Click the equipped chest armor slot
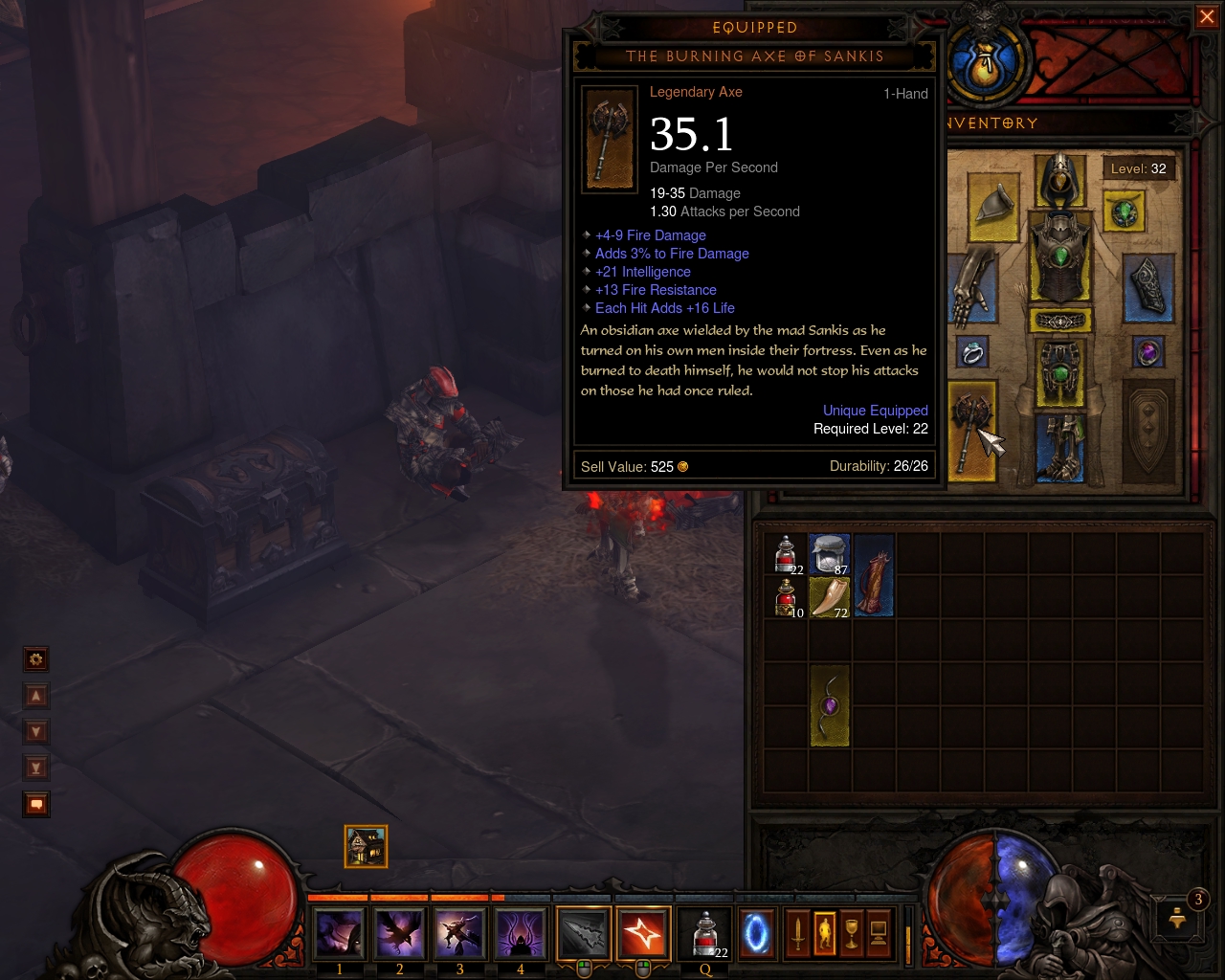Image resolution: width=1225 pixels, height=980 pixels. 1059,256
